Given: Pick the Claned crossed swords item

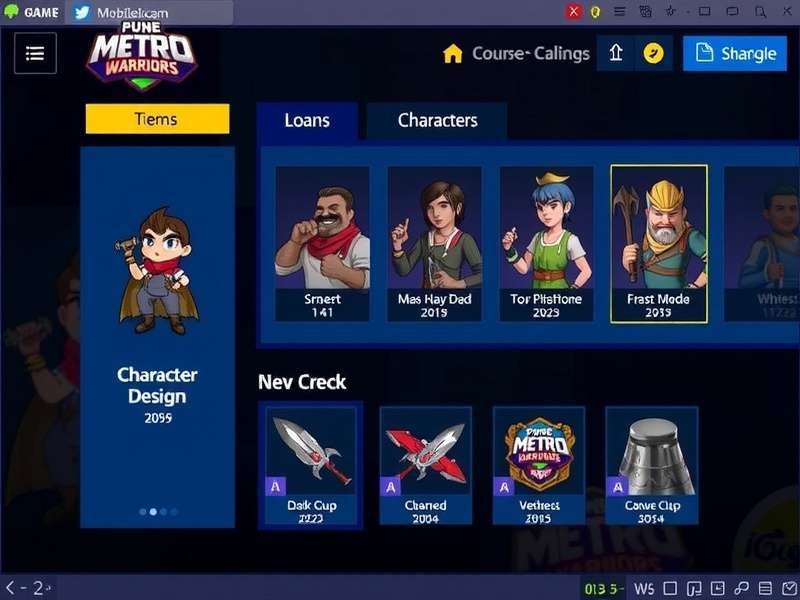Looking at the screenshot, I should pos(425,465).
